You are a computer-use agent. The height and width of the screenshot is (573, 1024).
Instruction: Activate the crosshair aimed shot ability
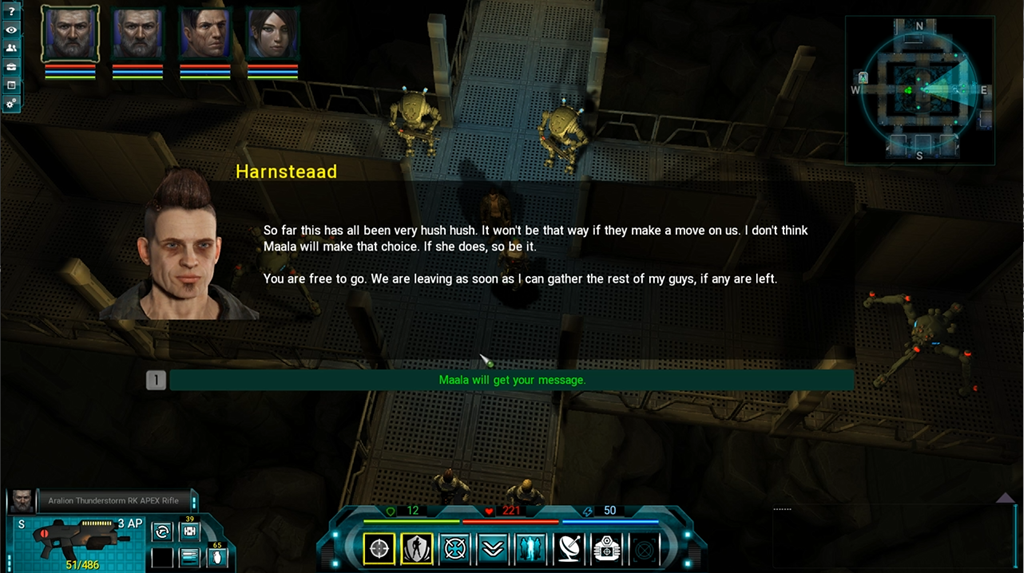coord(379,548)
